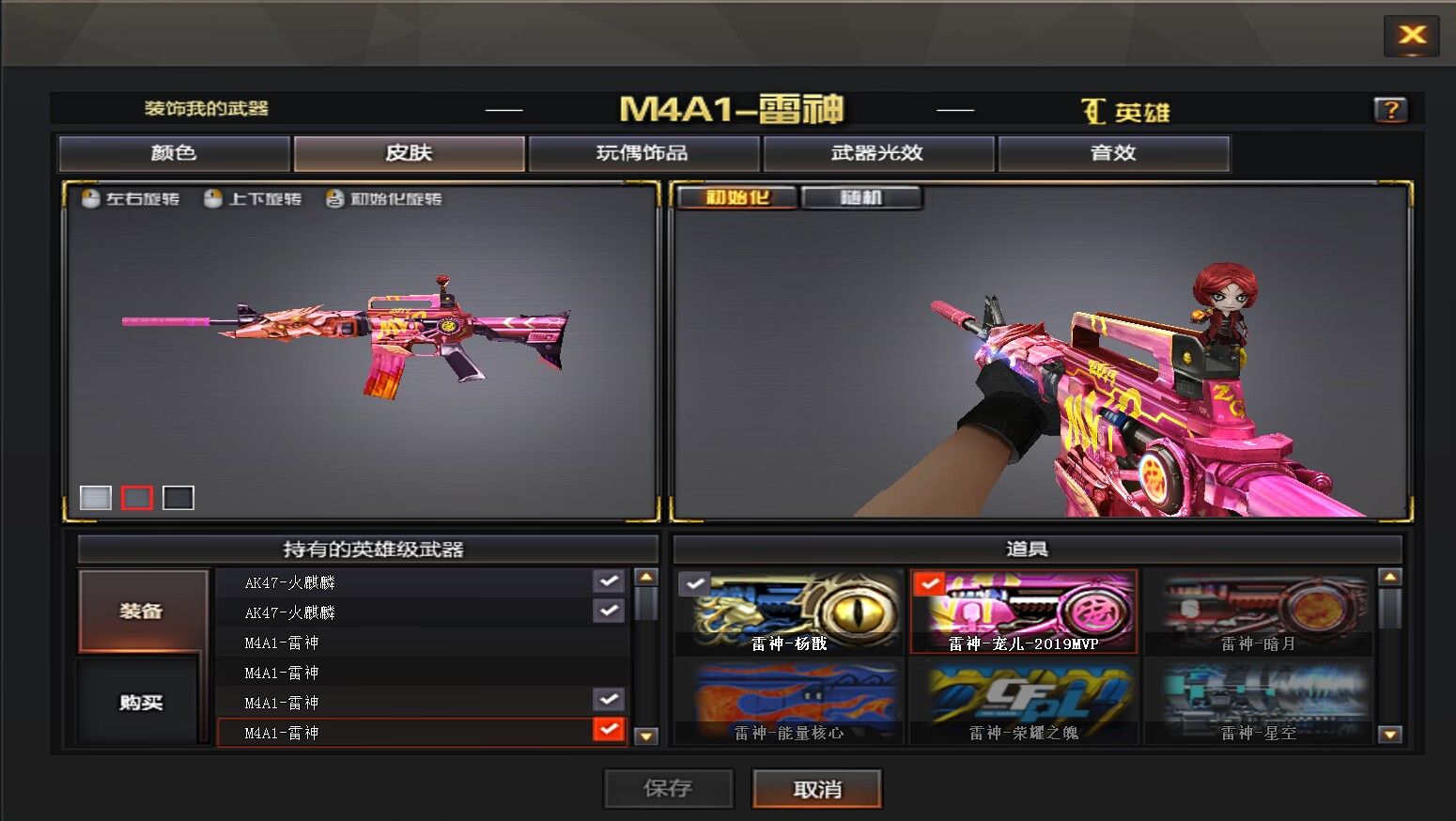The image size is (1456, 821).
Task: Cancel with the 取消 button
Action: point(816,788)
